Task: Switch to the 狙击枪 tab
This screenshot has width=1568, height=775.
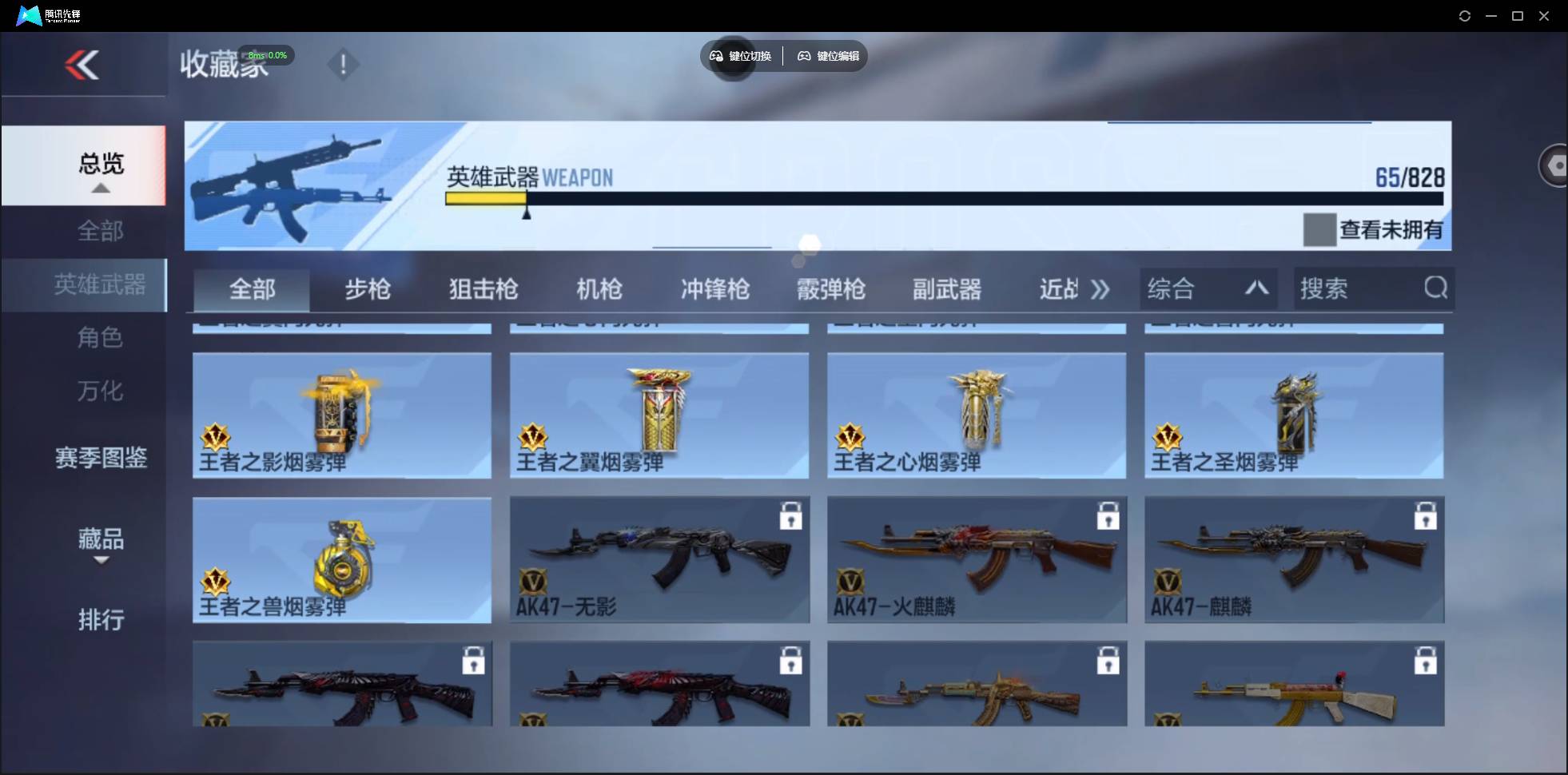Action: point(483,290)
